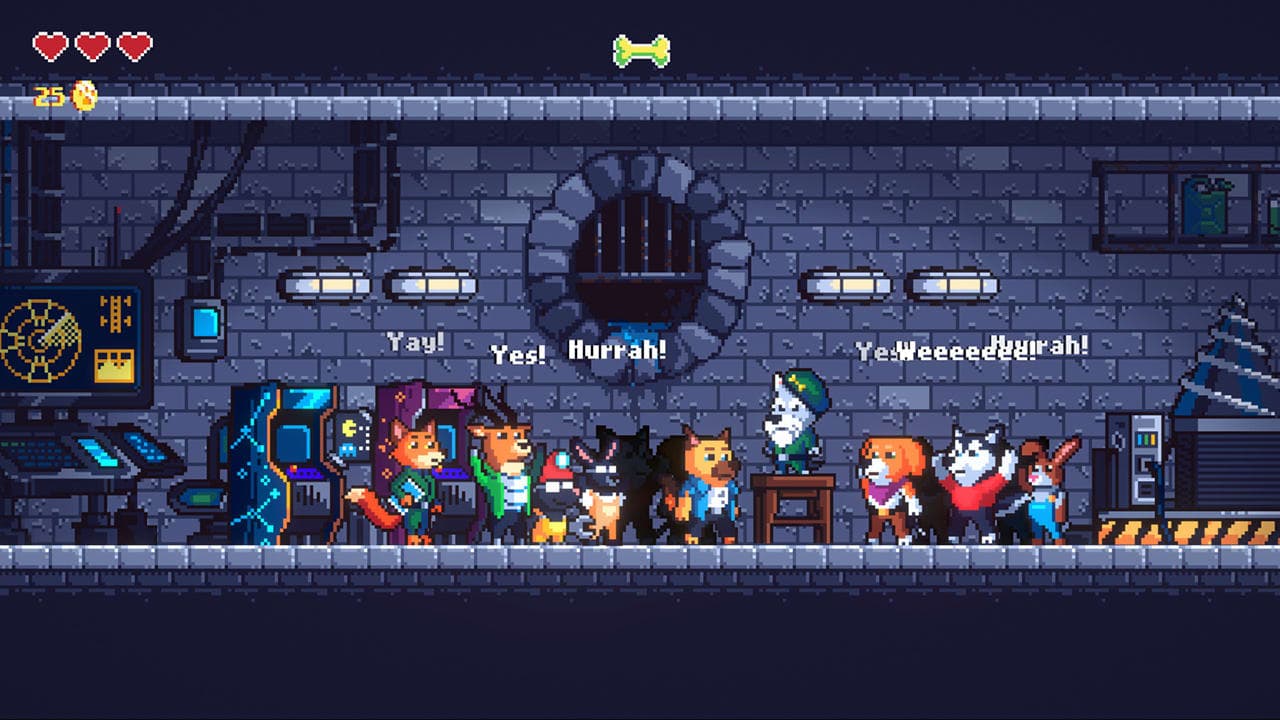
Task: Click the blue ghost on the arcade screen
Action: point(347,449)
